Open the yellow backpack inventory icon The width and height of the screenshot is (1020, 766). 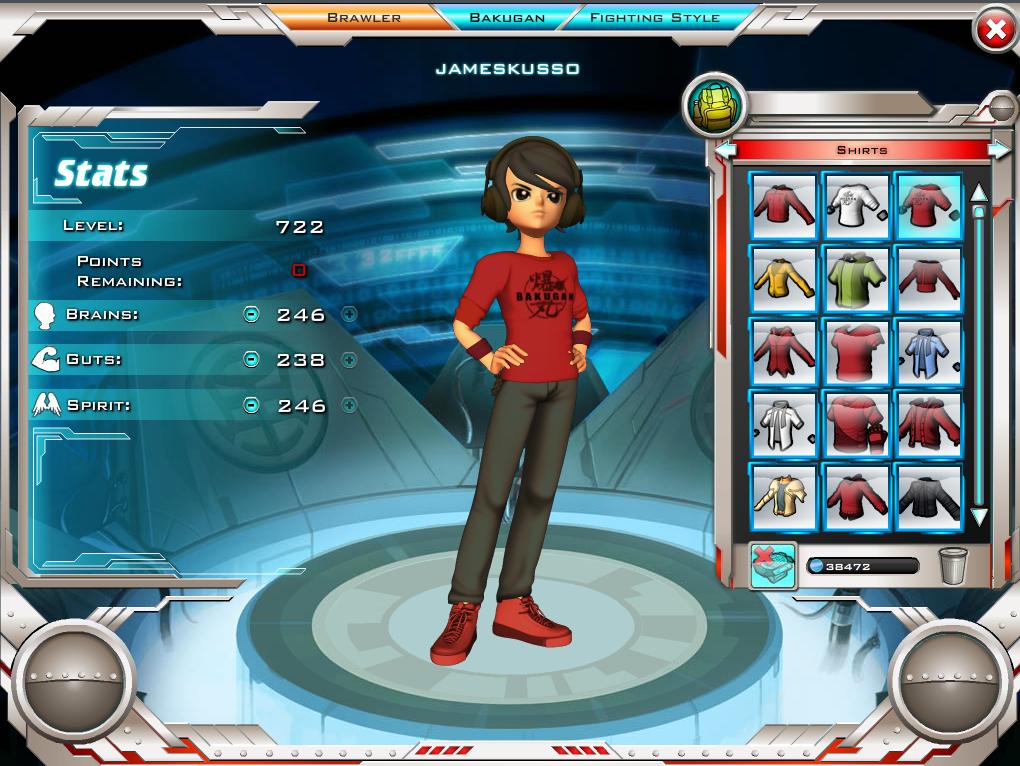[x=713, y=104]
